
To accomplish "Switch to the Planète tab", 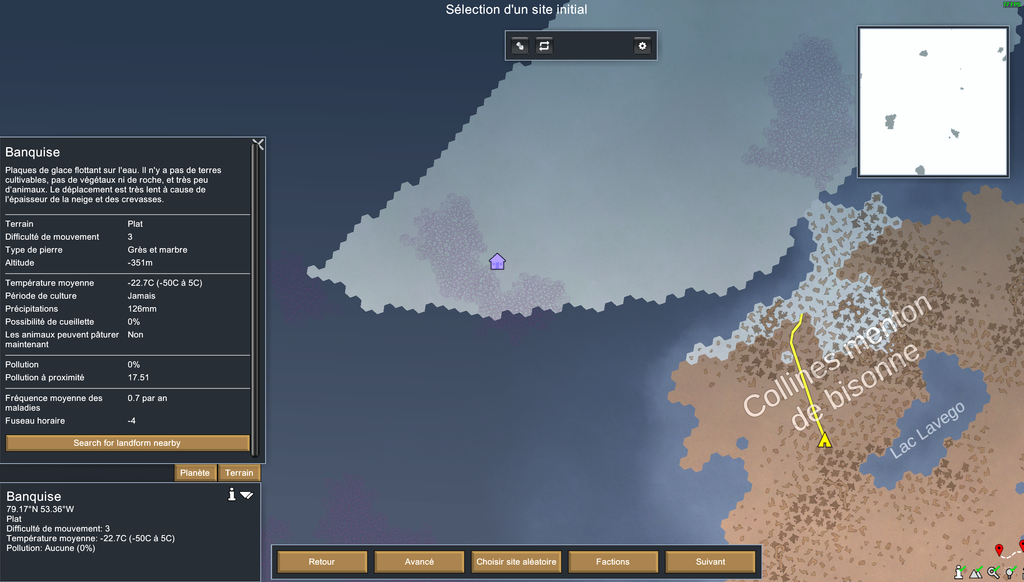I will click(x=196, y=473).
